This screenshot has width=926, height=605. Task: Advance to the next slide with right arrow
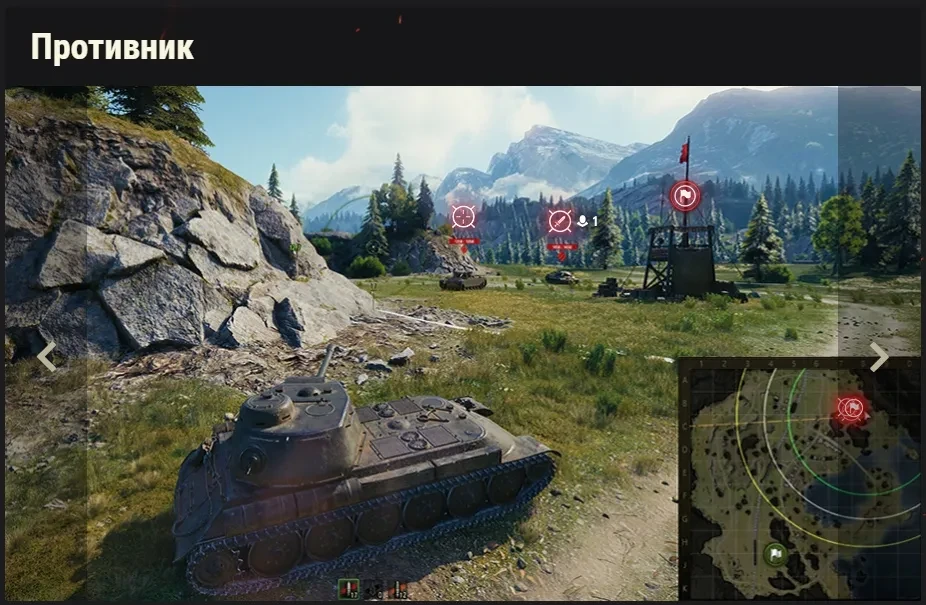[x=878, y=356]
